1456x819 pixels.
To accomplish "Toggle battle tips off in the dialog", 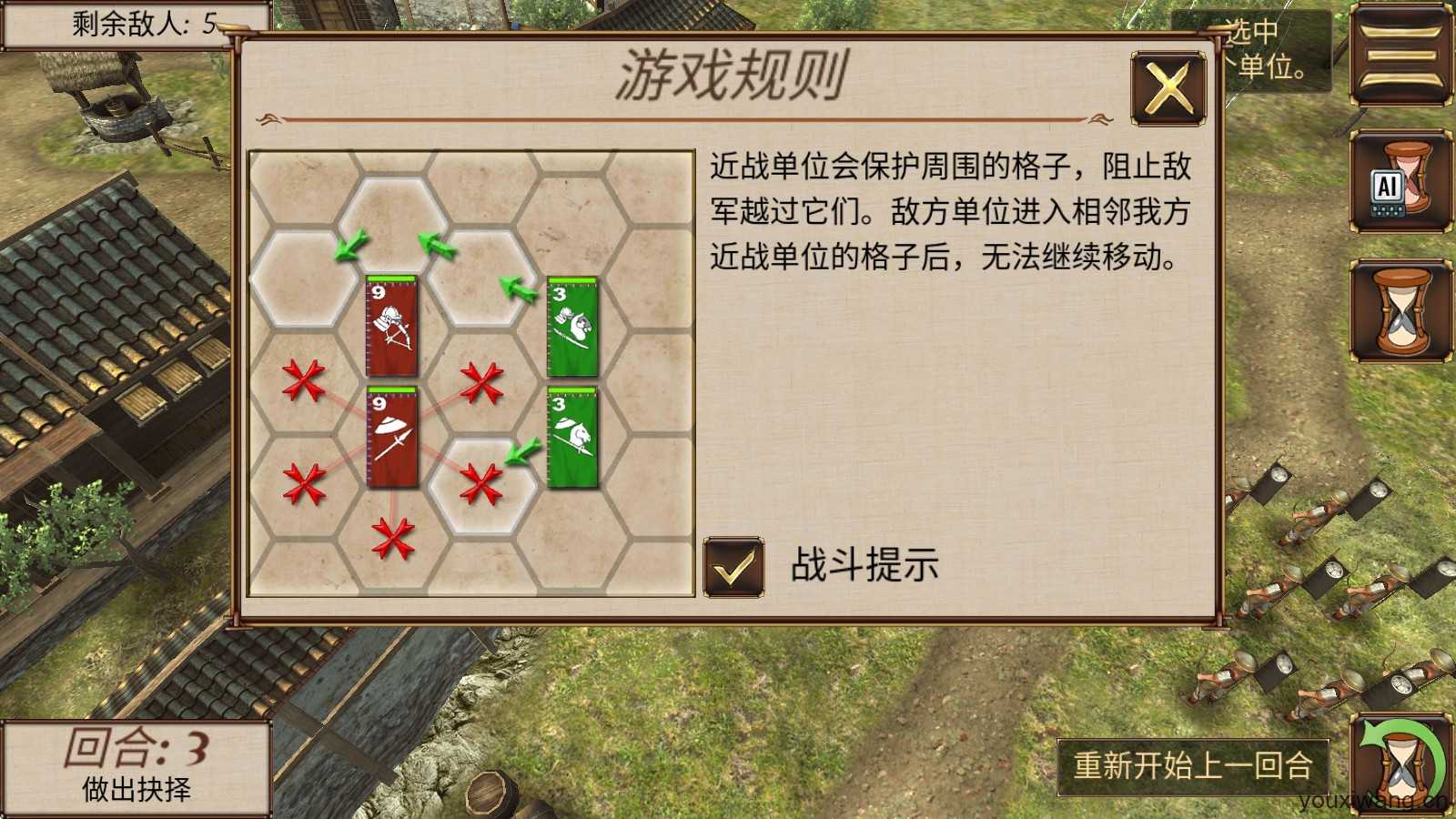I will pos(733,566).
